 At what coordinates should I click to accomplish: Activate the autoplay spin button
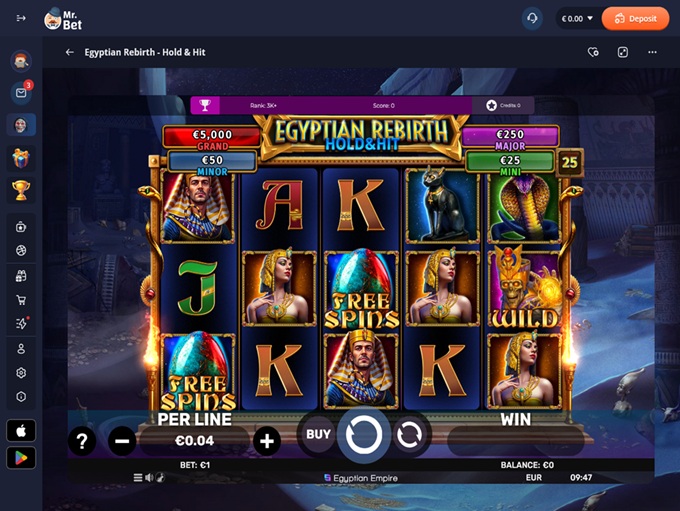click(x=408, y=434)
